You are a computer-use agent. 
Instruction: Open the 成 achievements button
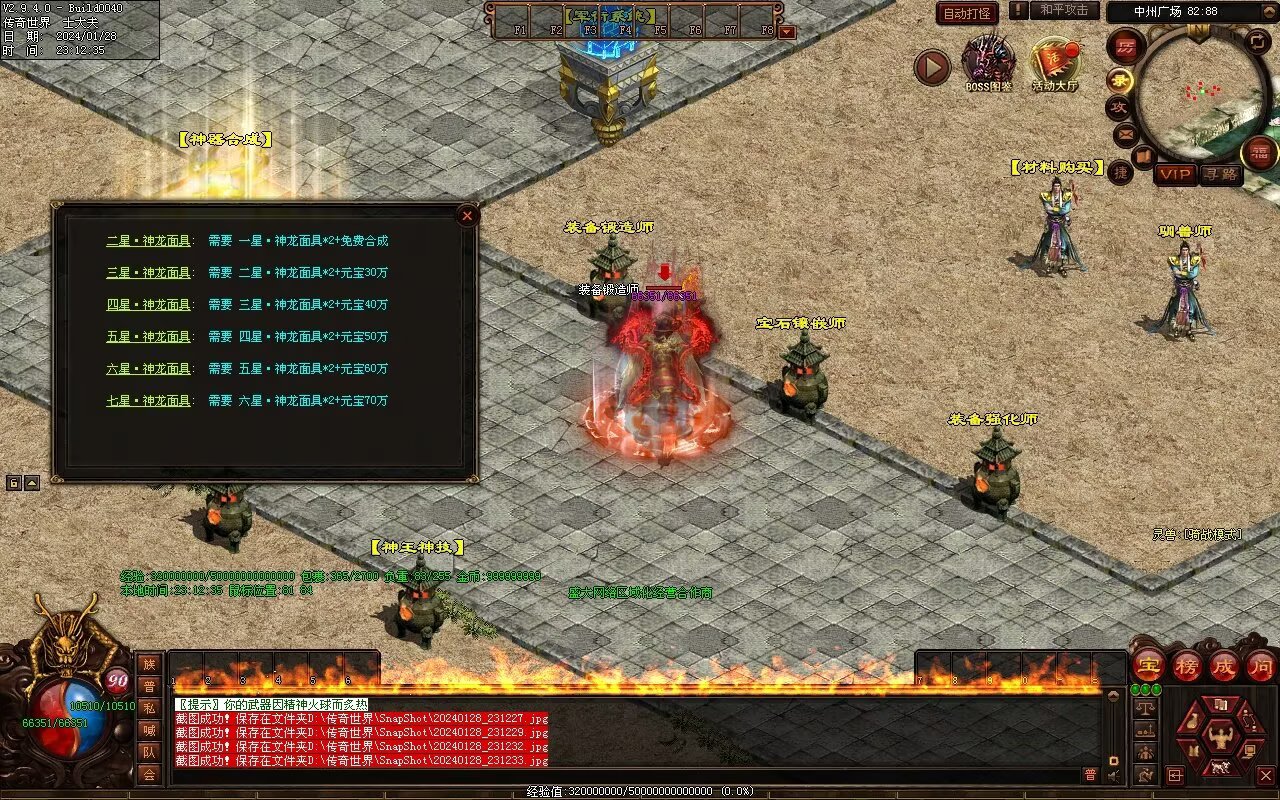tap(1224, 666)
